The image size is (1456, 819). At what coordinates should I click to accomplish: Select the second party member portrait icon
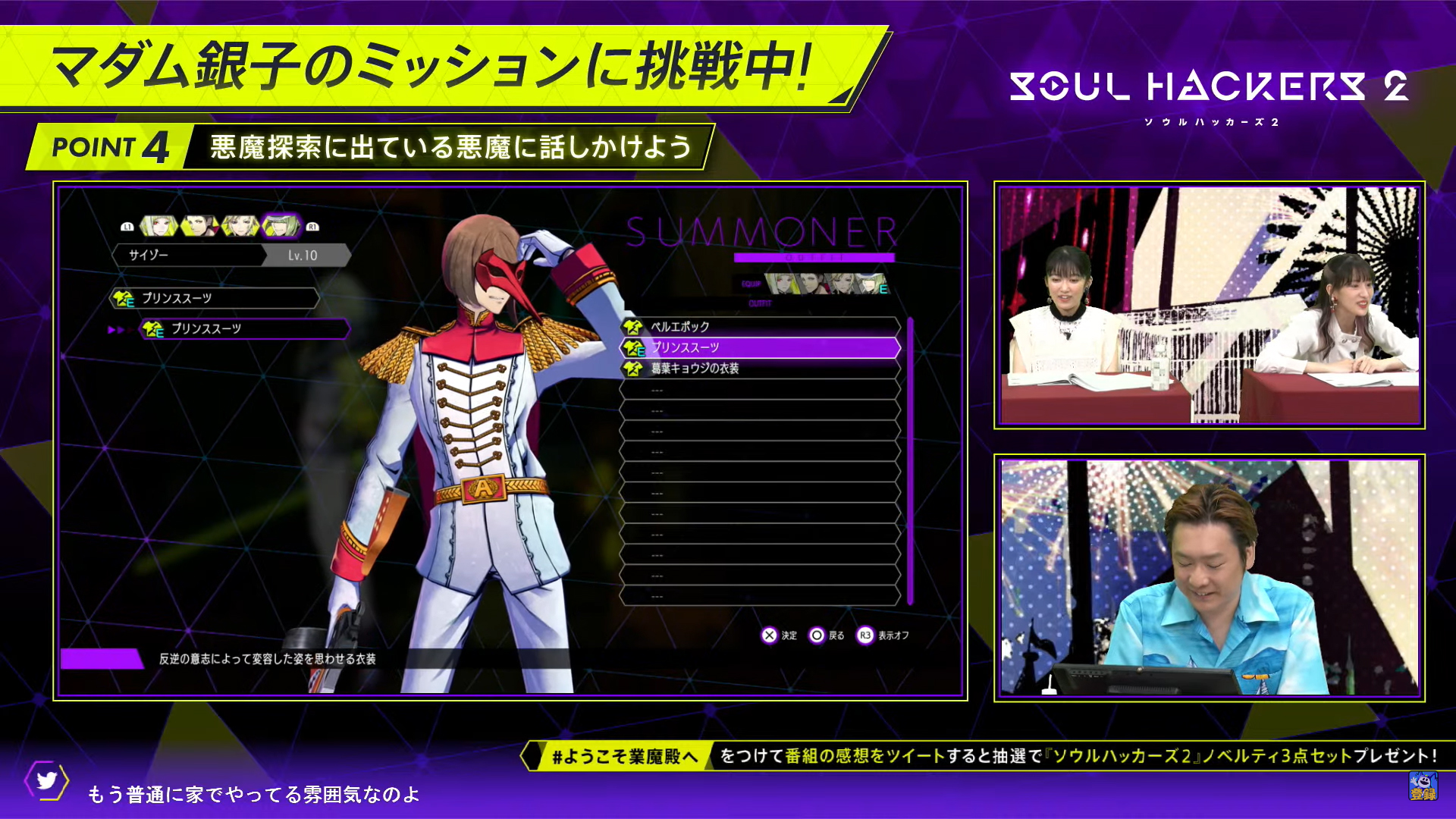coord(198,226)
